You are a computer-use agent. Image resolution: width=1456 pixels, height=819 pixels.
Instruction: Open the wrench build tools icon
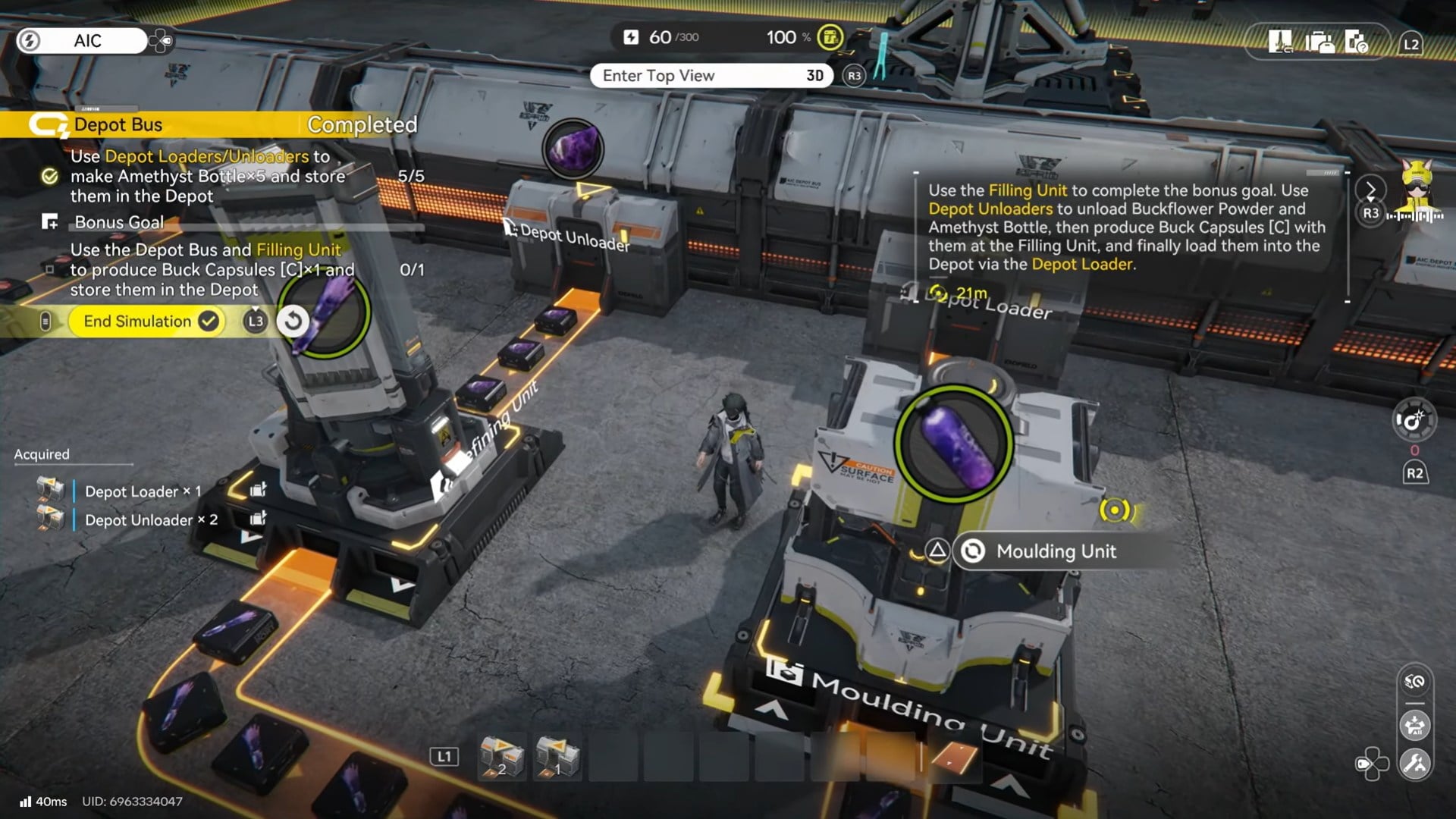pyautogui.click(x=1415, y=764)
